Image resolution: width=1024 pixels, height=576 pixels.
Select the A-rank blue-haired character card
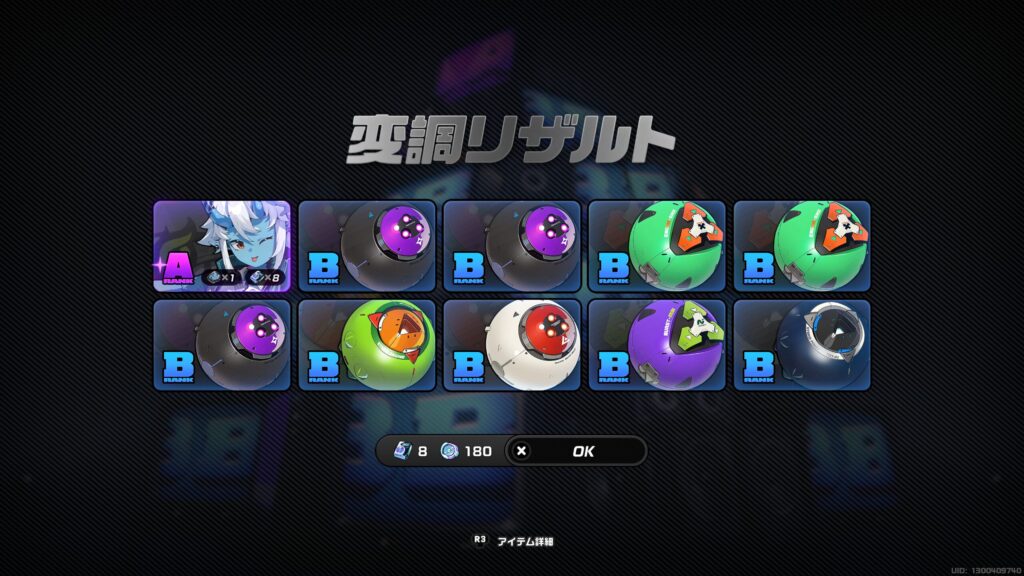click(x=222, y=246)
